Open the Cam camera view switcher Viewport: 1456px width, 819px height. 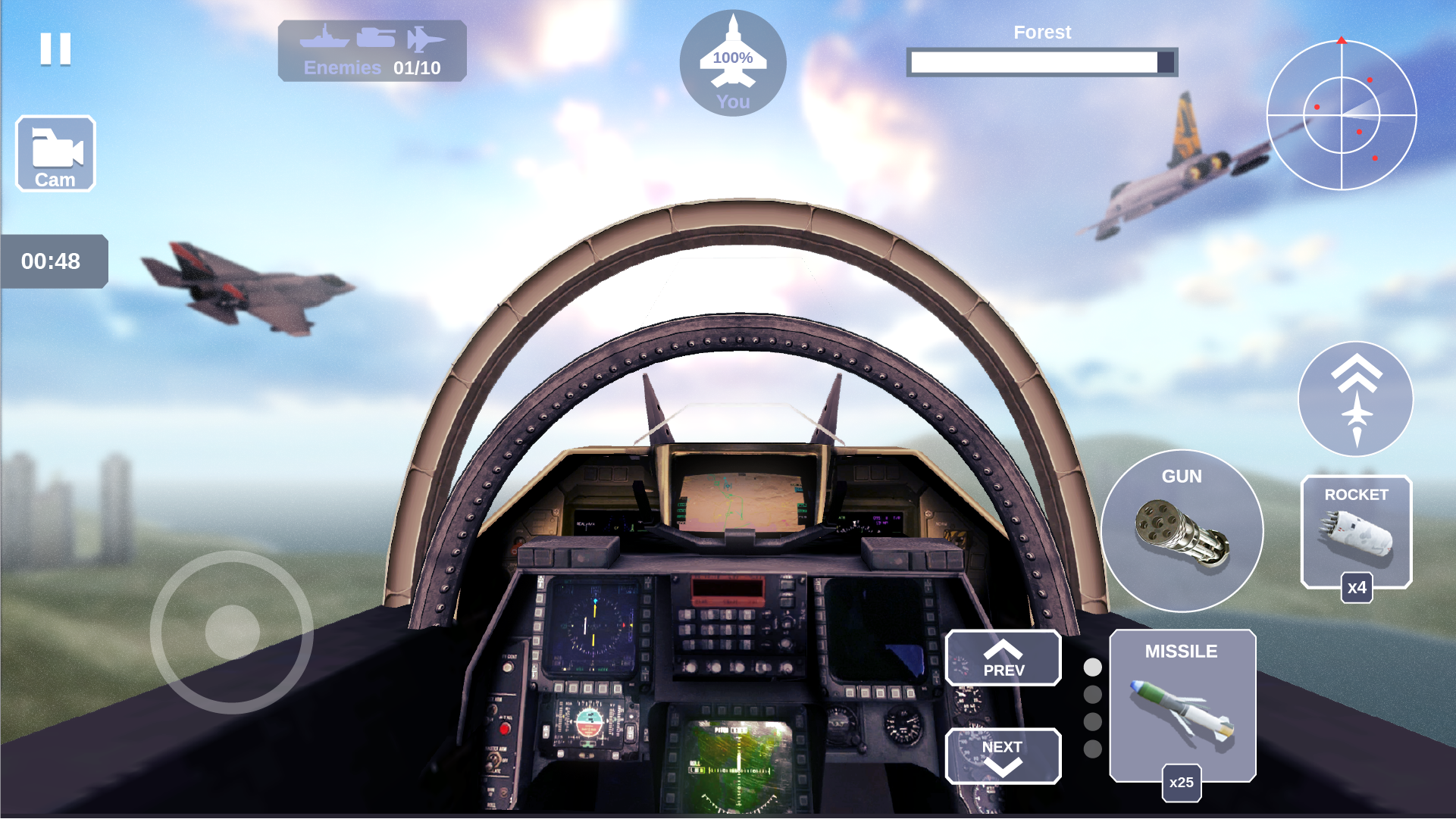(x=56, y=152)
